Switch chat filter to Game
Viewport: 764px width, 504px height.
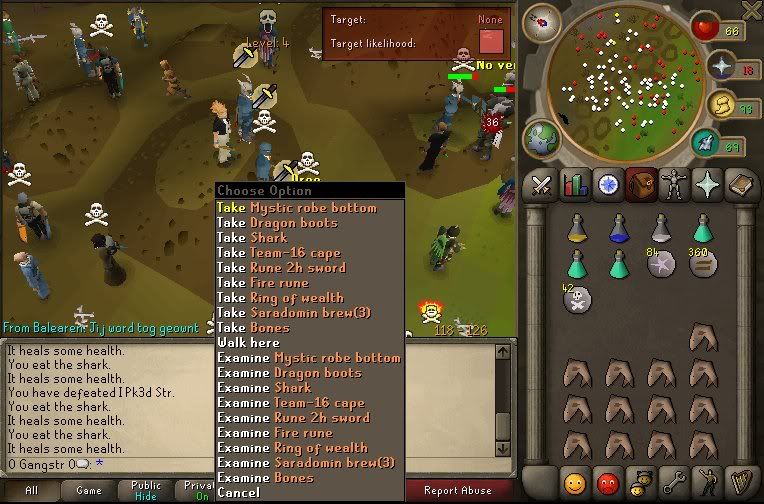pos(89,490)
